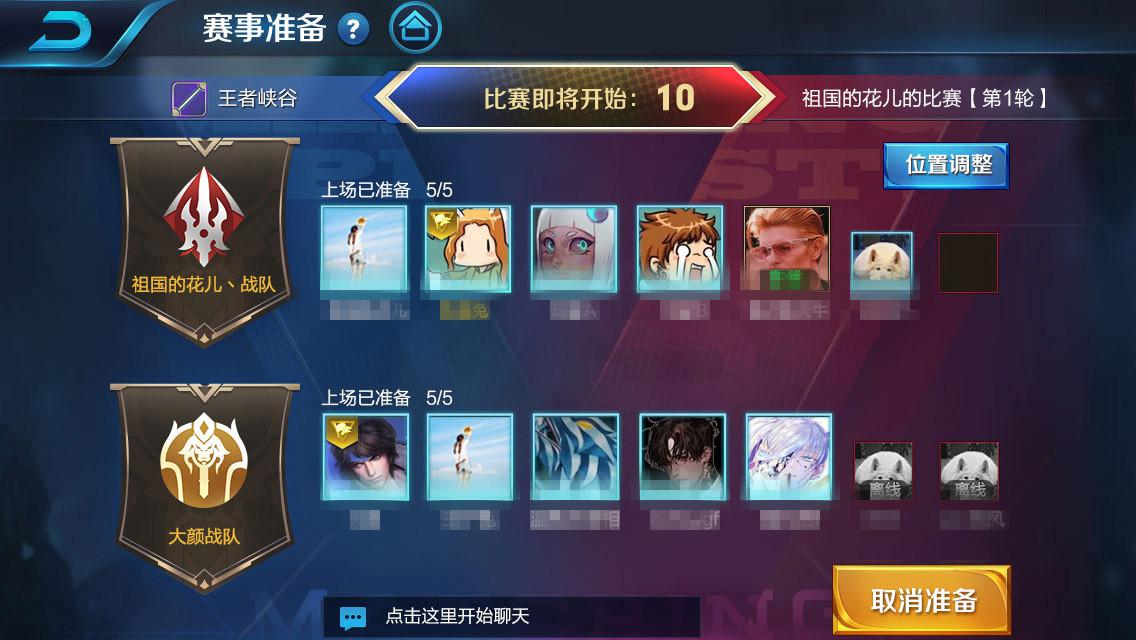The height and width of the screenshot is (640, 1136).
Task: Go back using the top-left arrow
Action: point(60,30)
